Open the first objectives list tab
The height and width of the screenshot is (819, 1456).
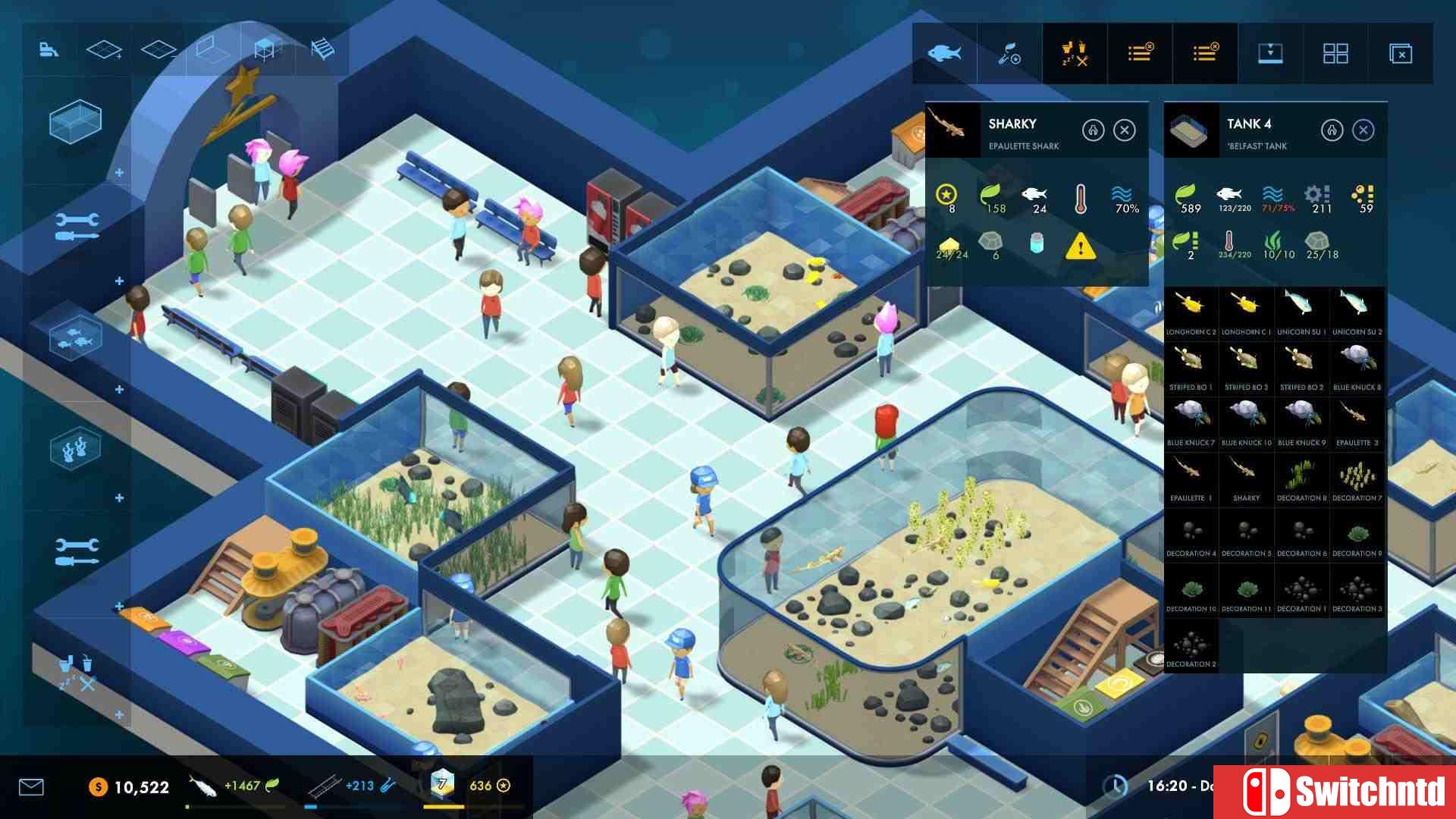coord(1141,53)
